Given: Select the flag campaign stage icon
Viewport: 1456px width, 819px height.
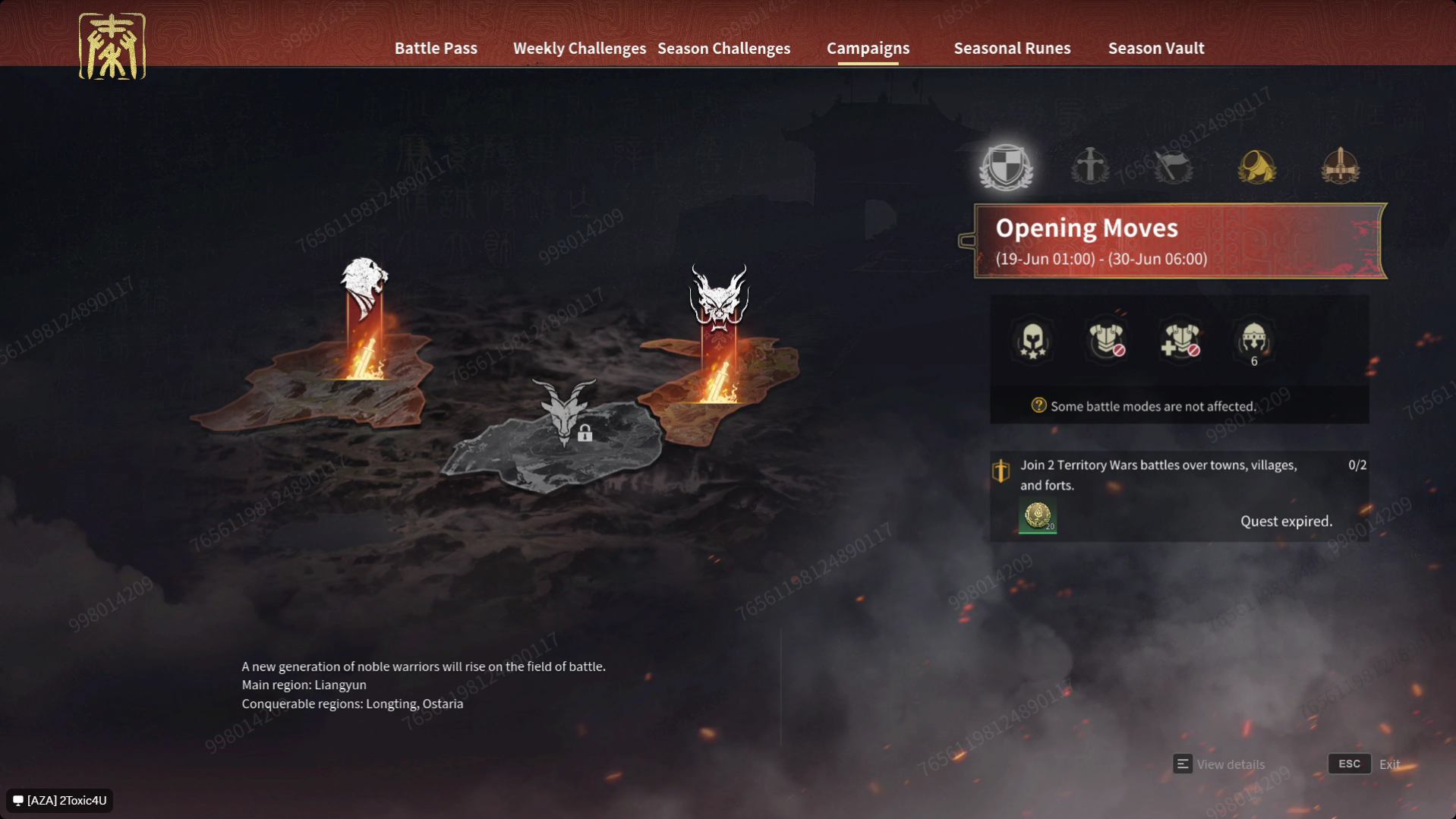Looking at the screenshot, I should (x=1173, y=166).
